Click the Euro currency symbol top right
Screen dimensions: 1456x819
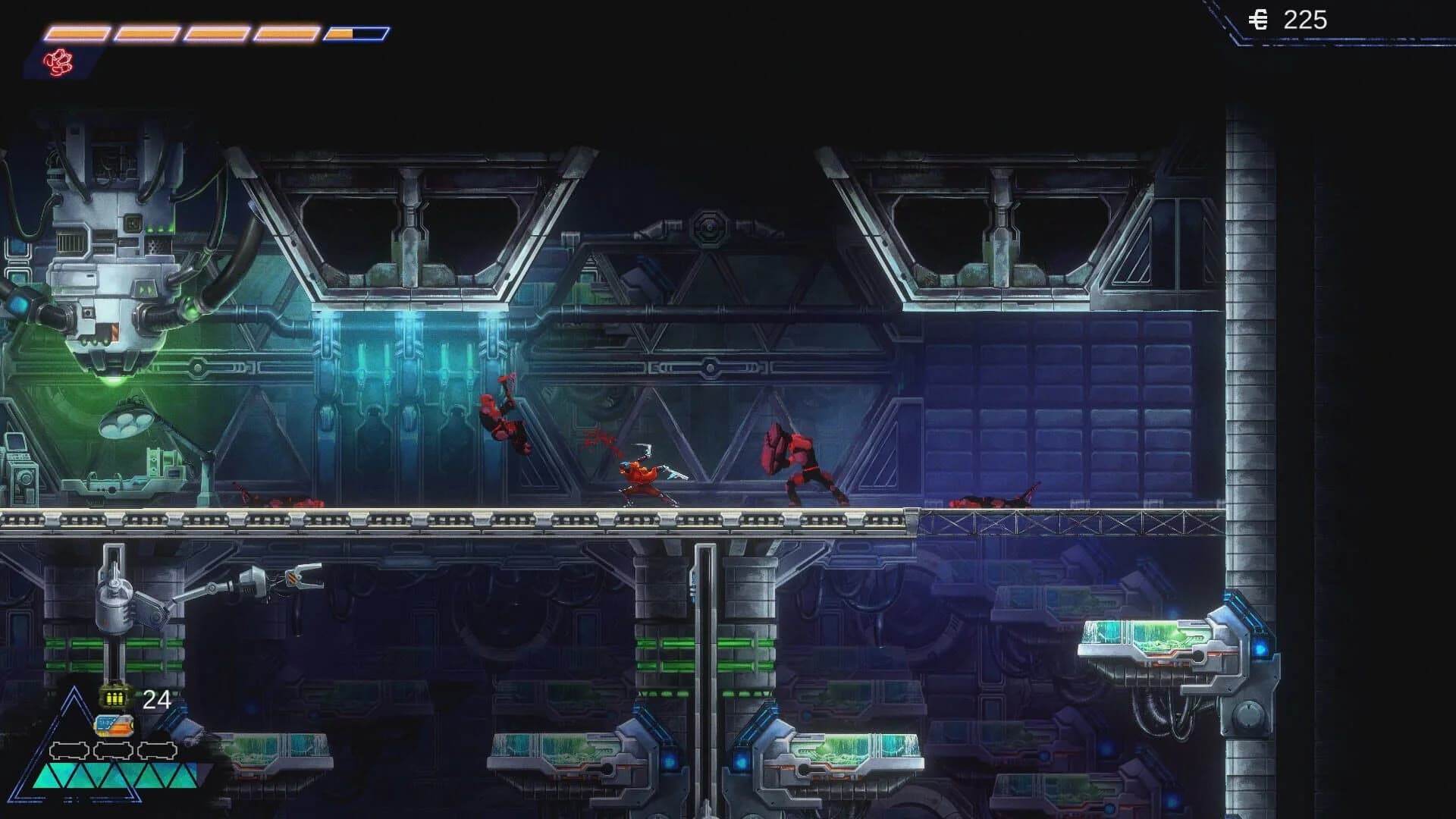pyautogui.click(x=1258, y=20)
